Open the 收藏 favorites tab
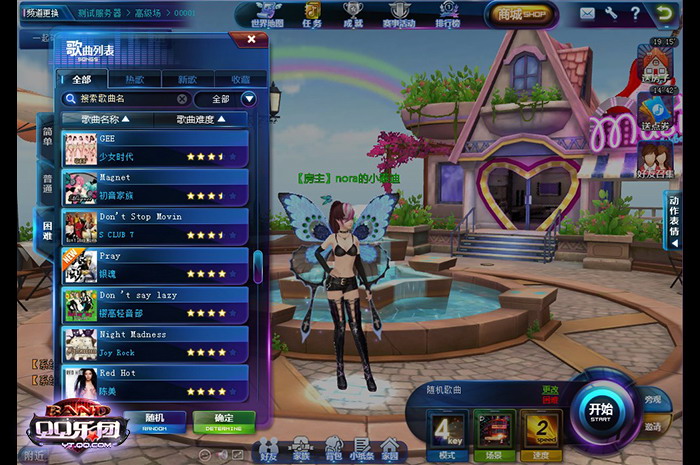This screenshot has height=465, width=700. [240, 78]
